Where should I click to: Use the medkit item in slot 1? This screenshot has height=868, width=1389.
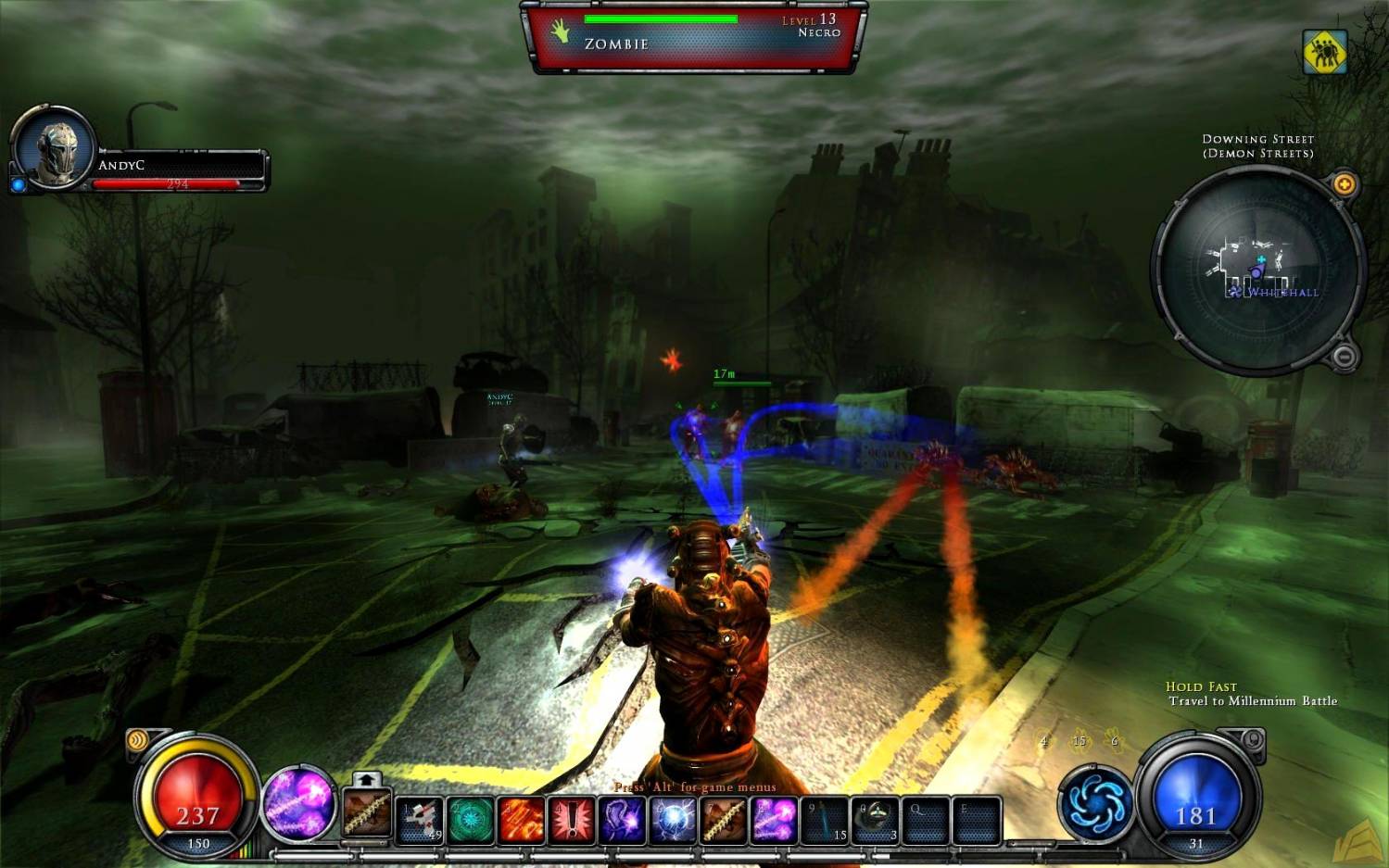point(421,821)
